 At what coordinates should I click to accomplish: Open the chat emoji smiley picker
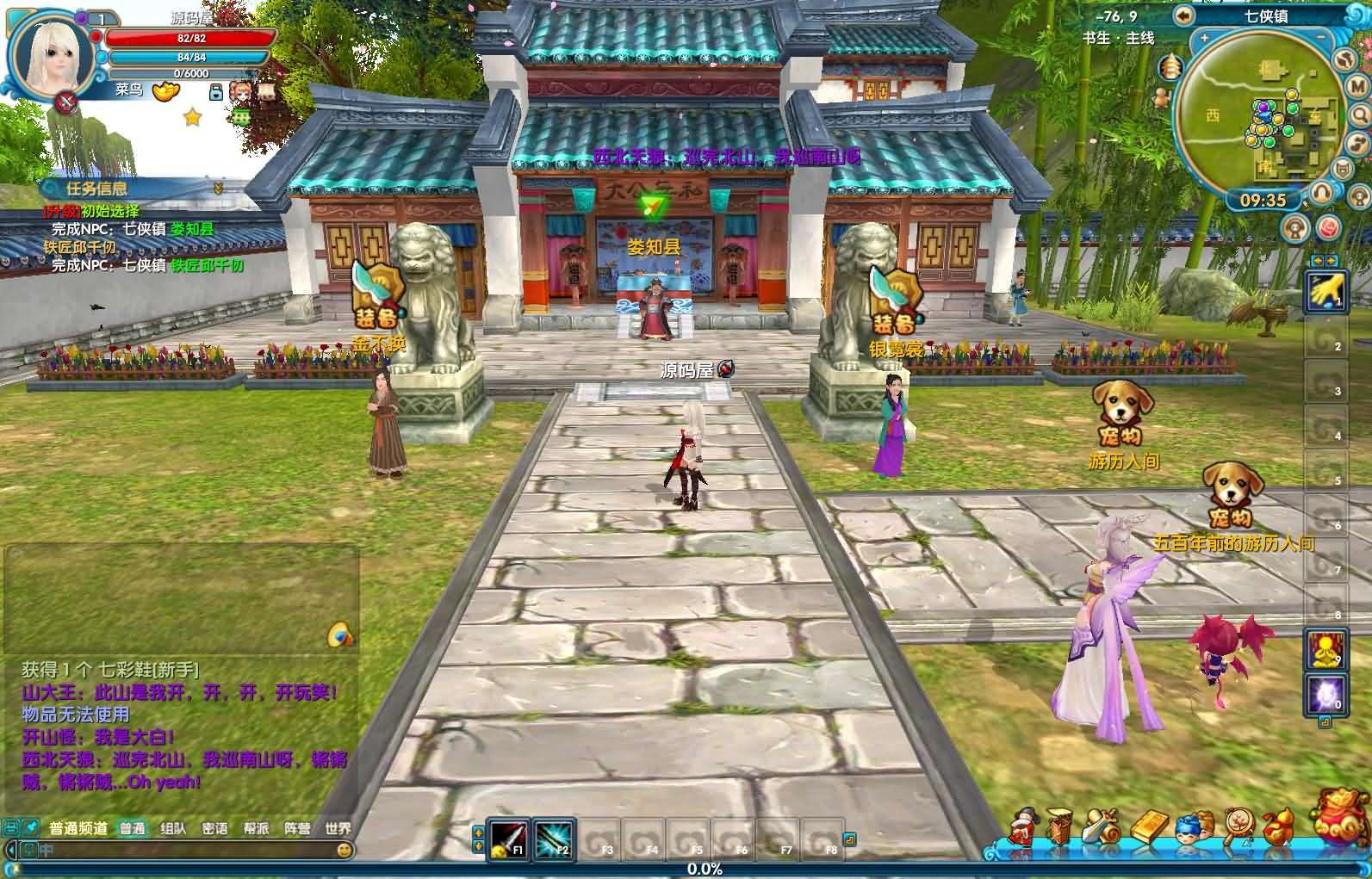pos(345,851)
